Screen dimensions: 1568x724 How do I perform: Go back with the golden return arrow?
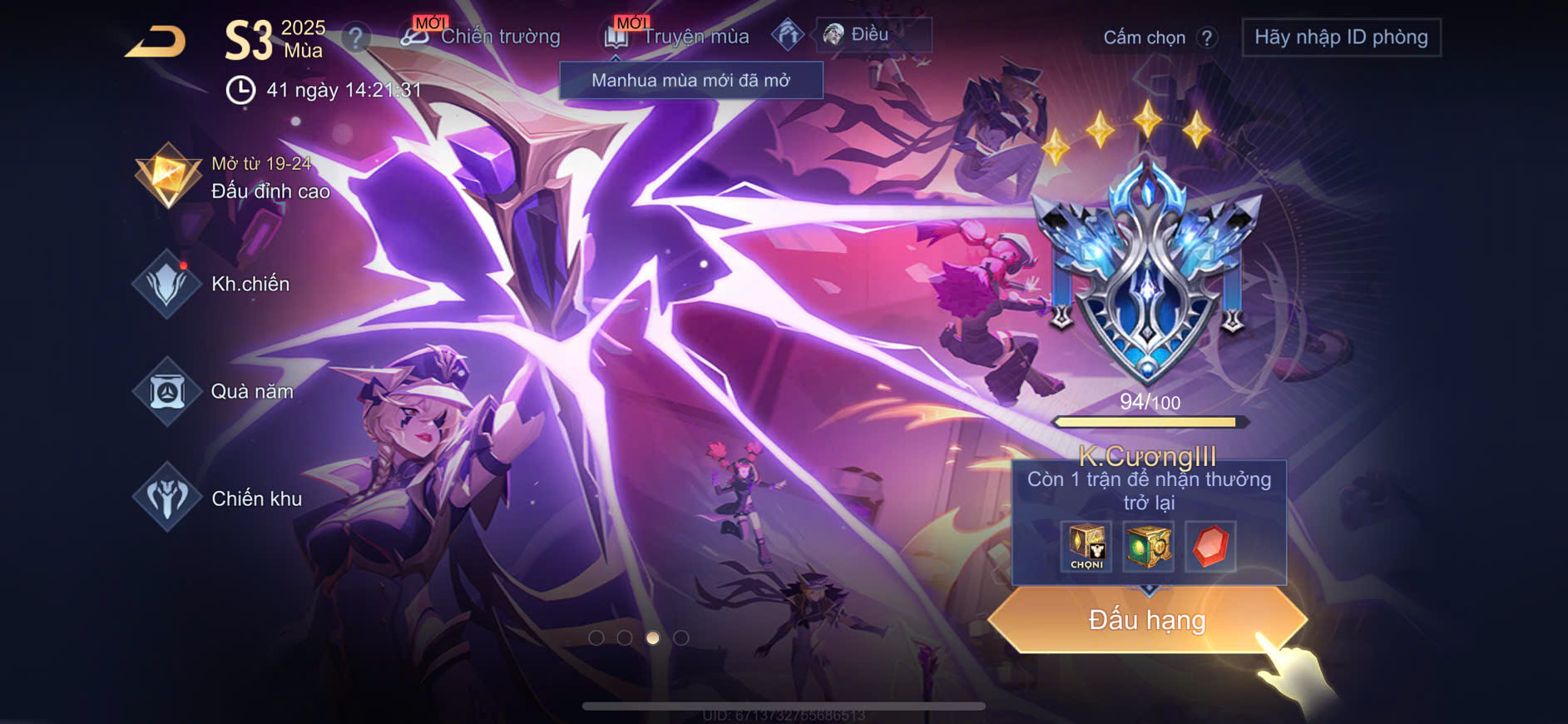[156, 42]
